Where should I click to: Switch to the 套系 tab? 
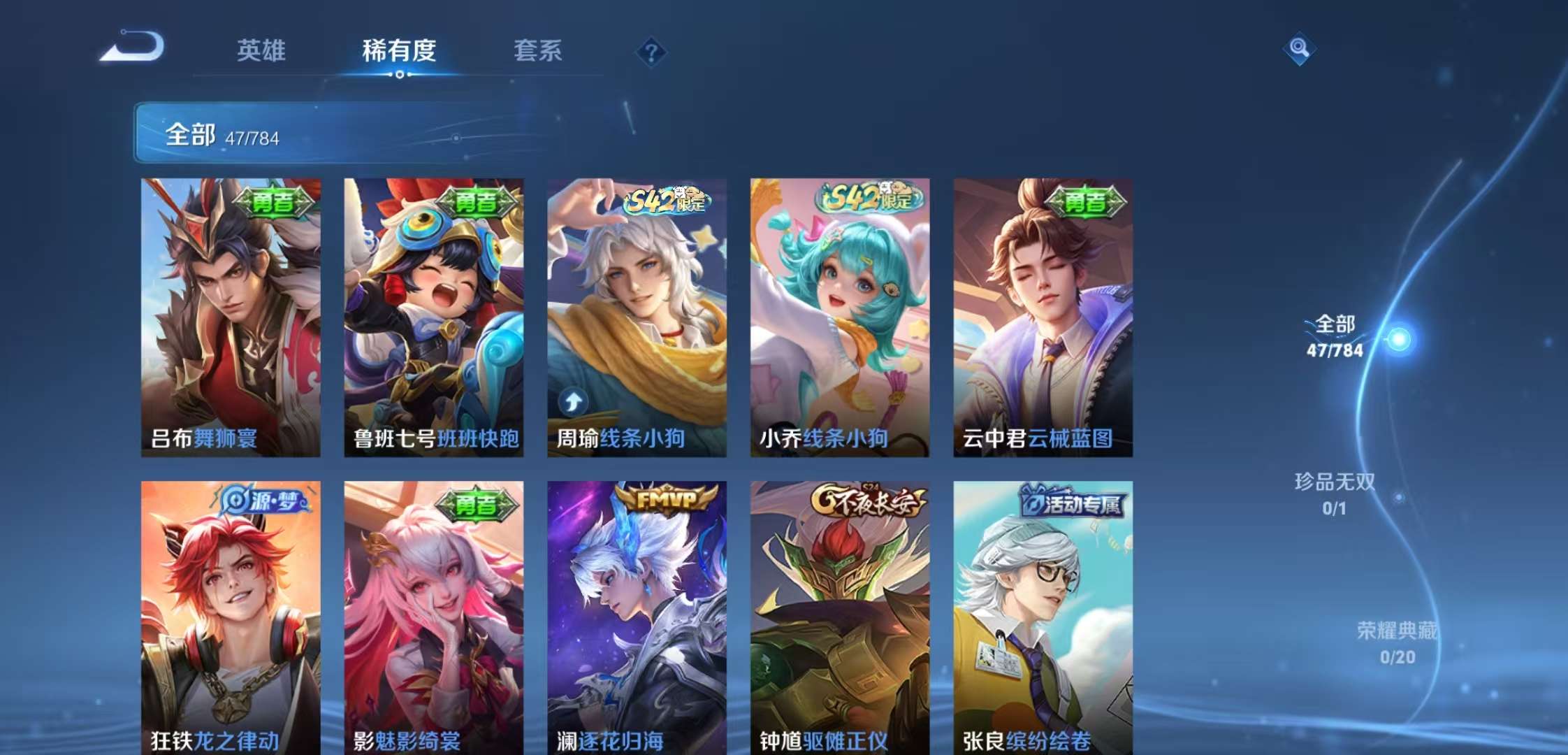pos(540,51)
